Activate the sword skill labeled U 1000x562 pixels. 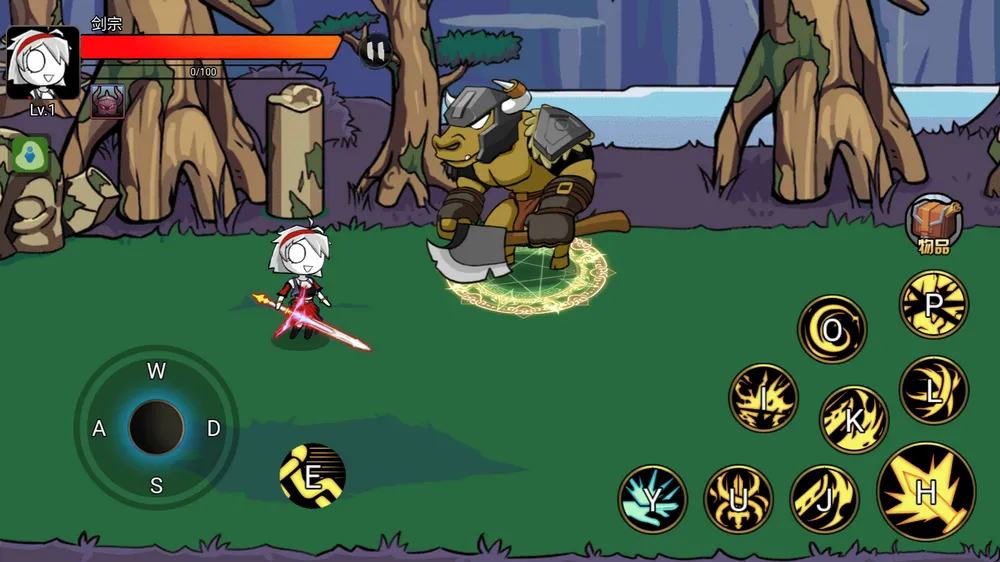tap(738, 498)
